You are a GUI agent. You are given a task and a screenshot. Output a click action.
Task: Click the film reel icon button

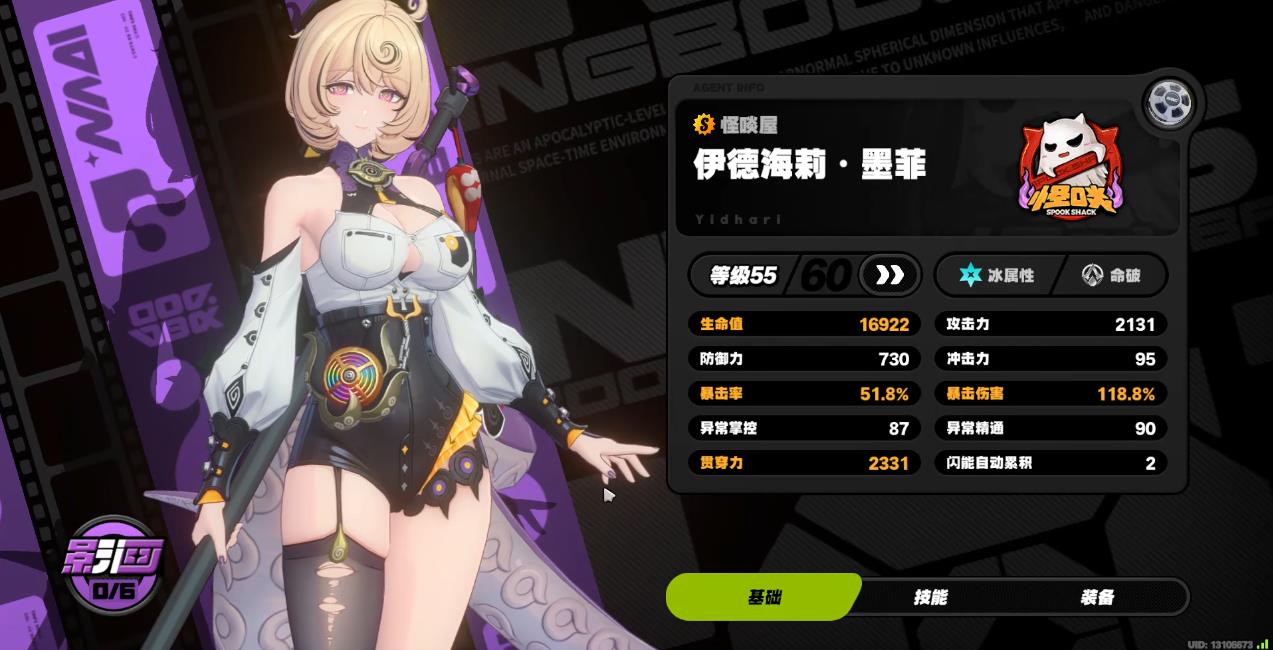pos(1169,102)
